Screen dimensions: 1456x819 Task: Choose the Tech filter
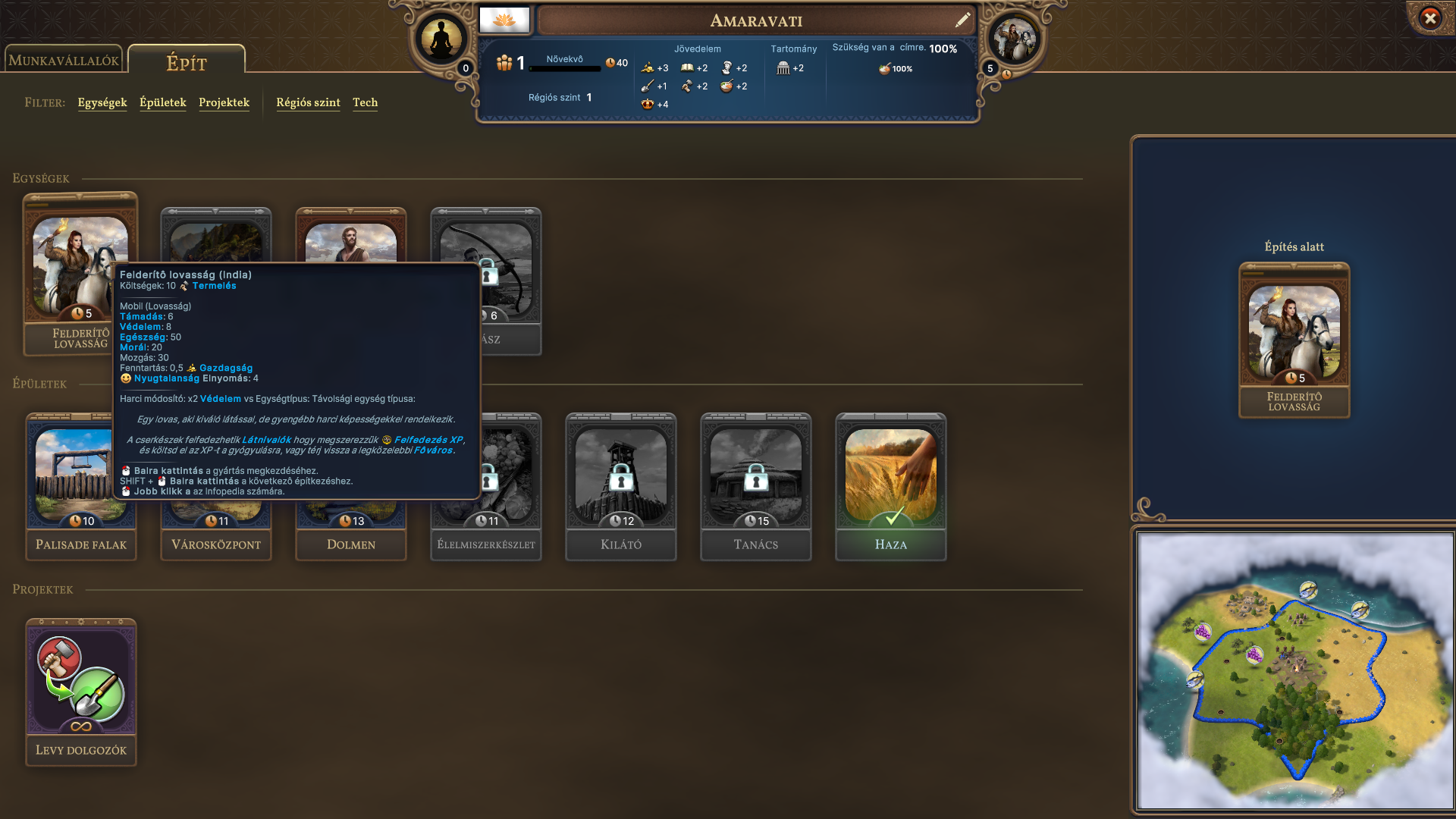365,102
